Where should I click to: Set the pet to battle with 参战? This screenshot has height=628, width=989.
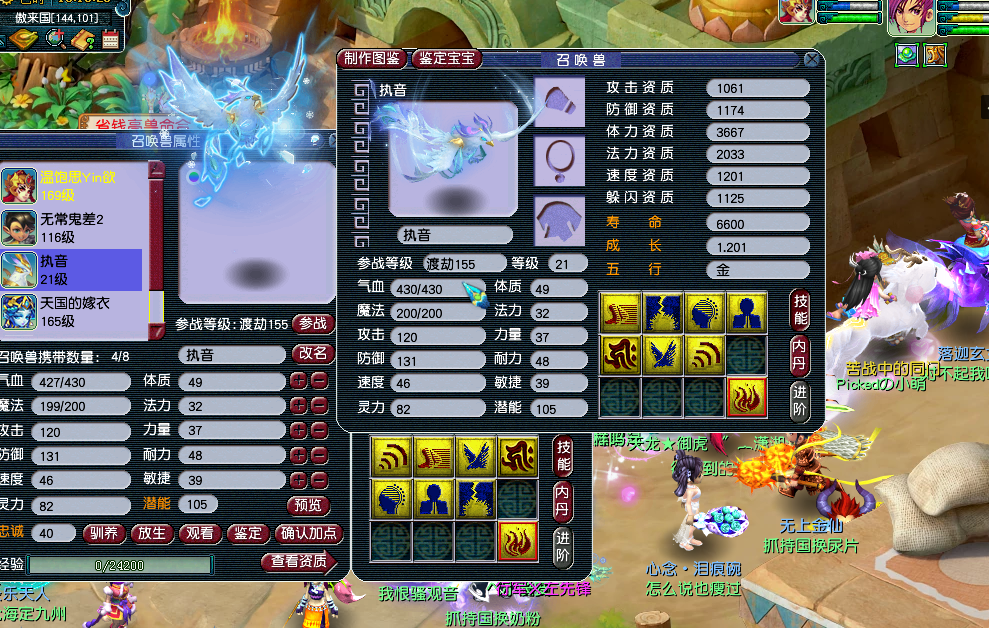[313, 324]
